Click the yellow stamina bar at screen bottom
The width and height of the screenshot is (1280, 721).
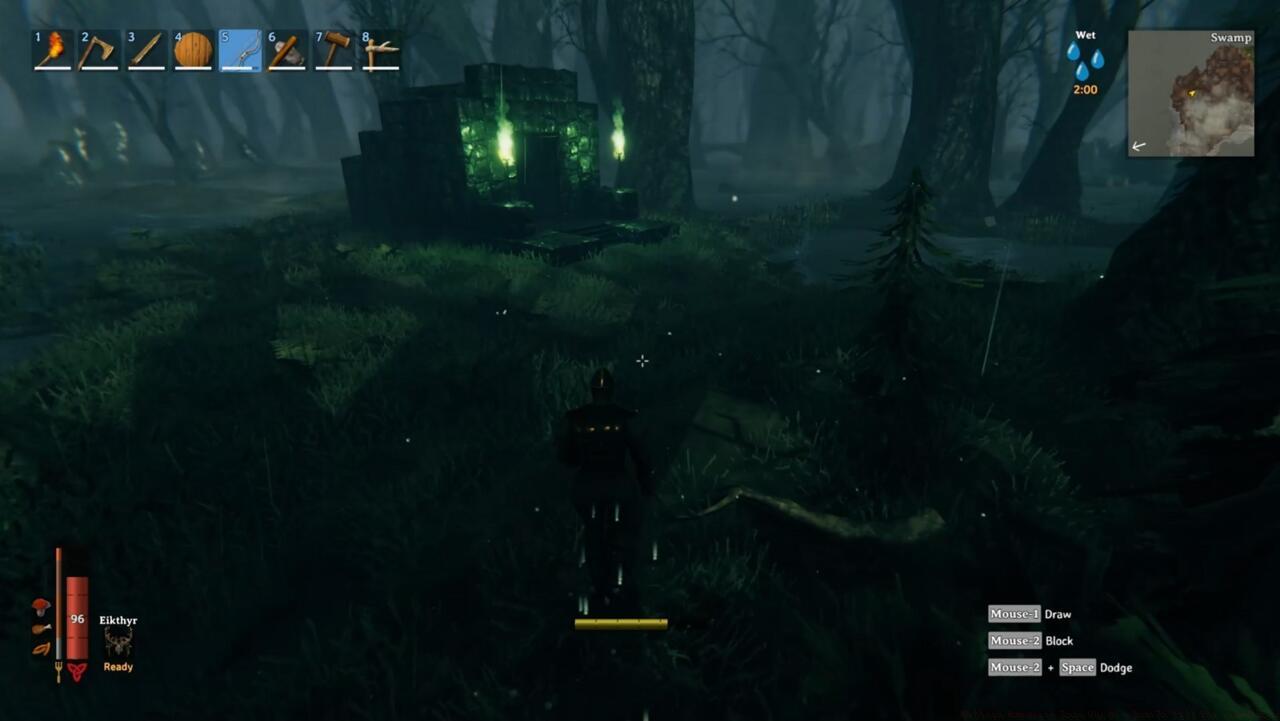pos(620,622)
